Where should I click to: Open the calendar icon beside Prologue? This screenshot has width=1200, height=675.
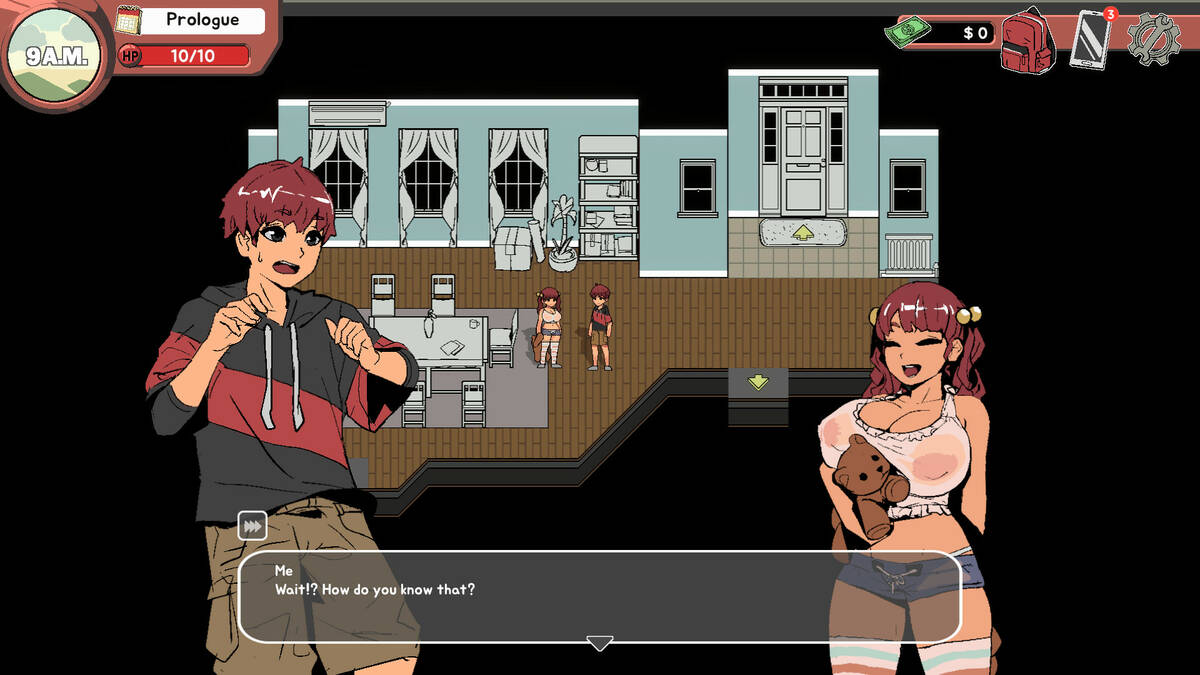click(x=129, y=20)
